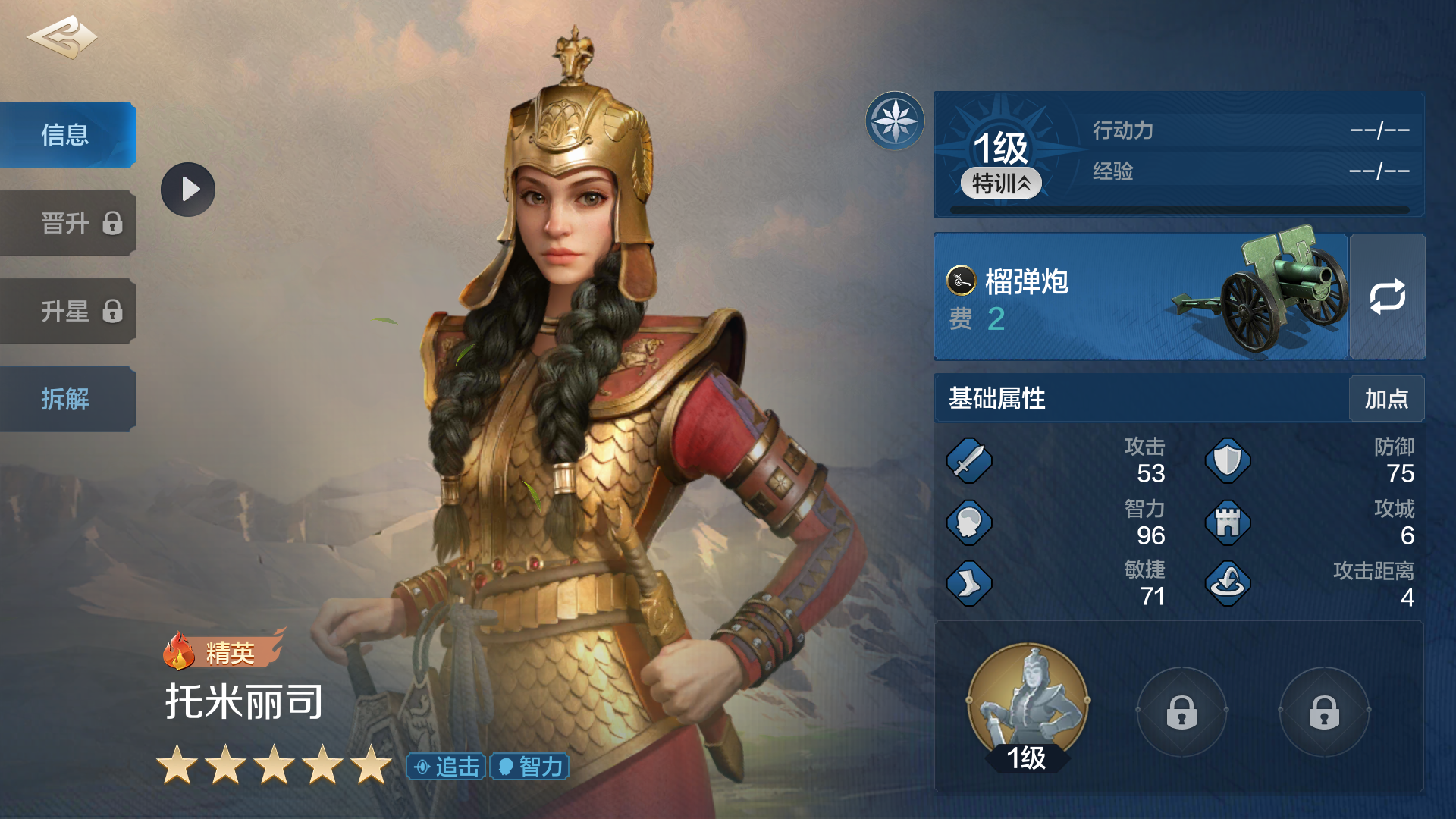Open 加点 to allocate attribute points

point(1386,399)
